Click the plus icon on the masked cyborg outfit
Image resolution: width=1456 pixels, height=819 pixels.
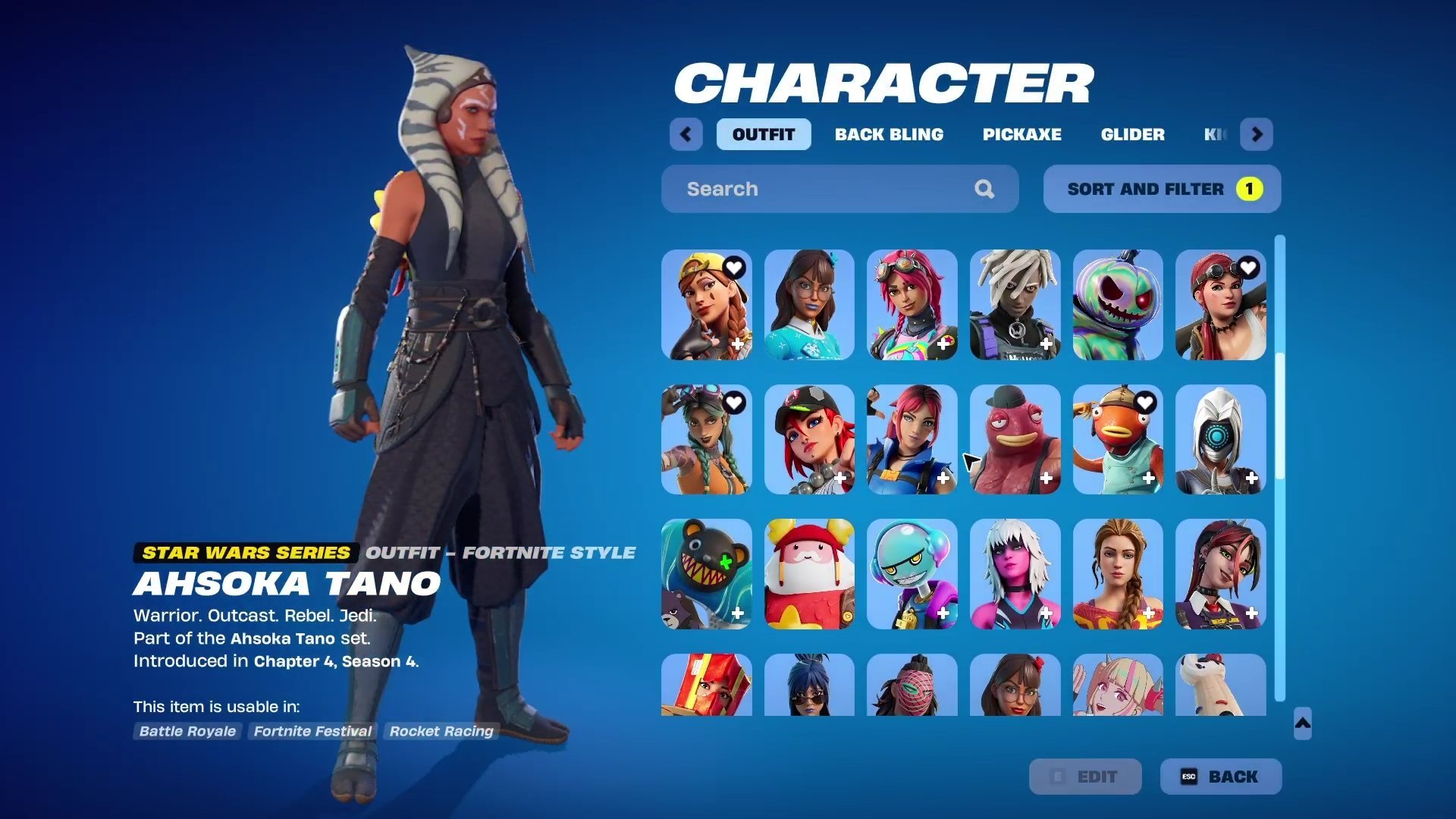point(1250,479)
